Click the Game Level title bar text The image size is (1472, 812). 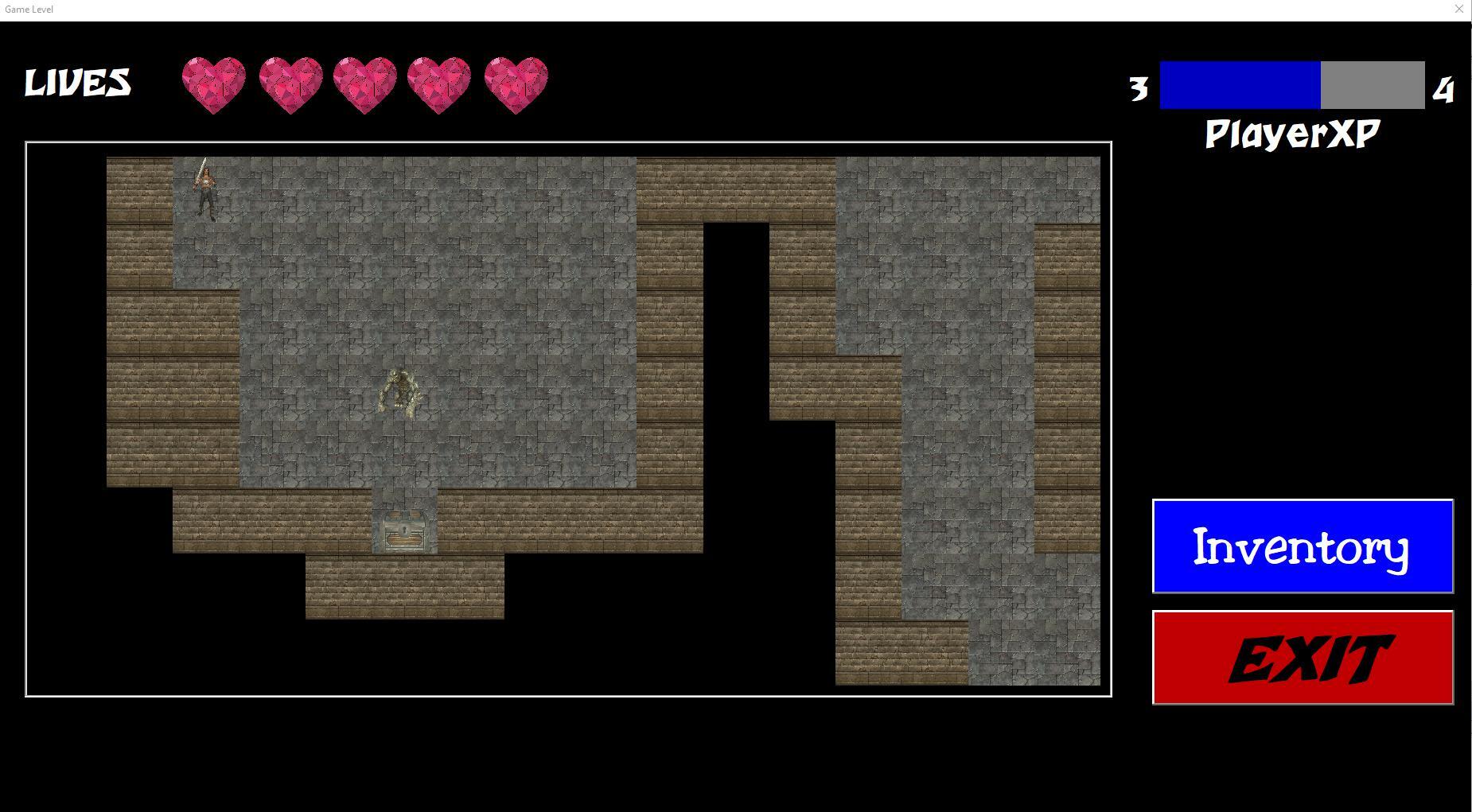28,9
